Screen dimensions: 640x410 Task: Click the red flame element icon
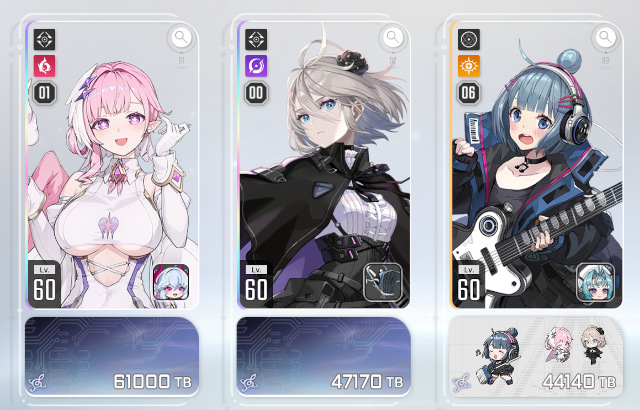[x=45, y=67]
